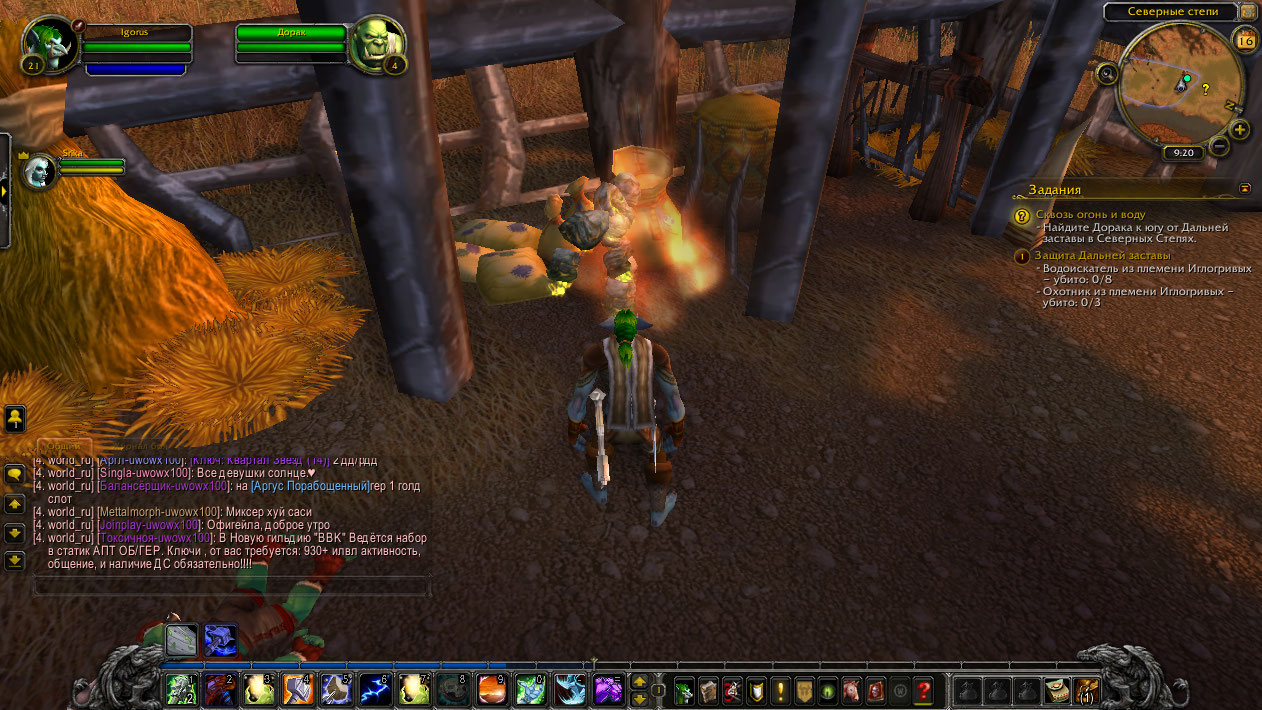Open the world map button beside the zone name
This screenshot has width=1262, height=710.
tap(1248, 11)
